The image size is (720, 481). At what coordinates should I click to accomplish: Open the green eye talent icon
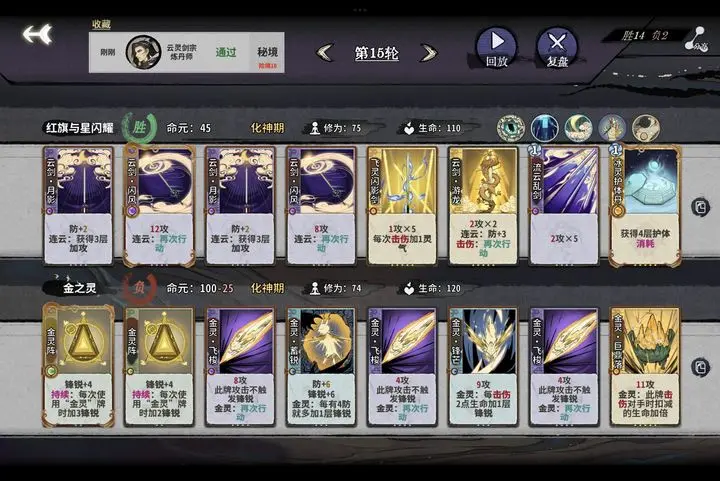tap(511, 128)
